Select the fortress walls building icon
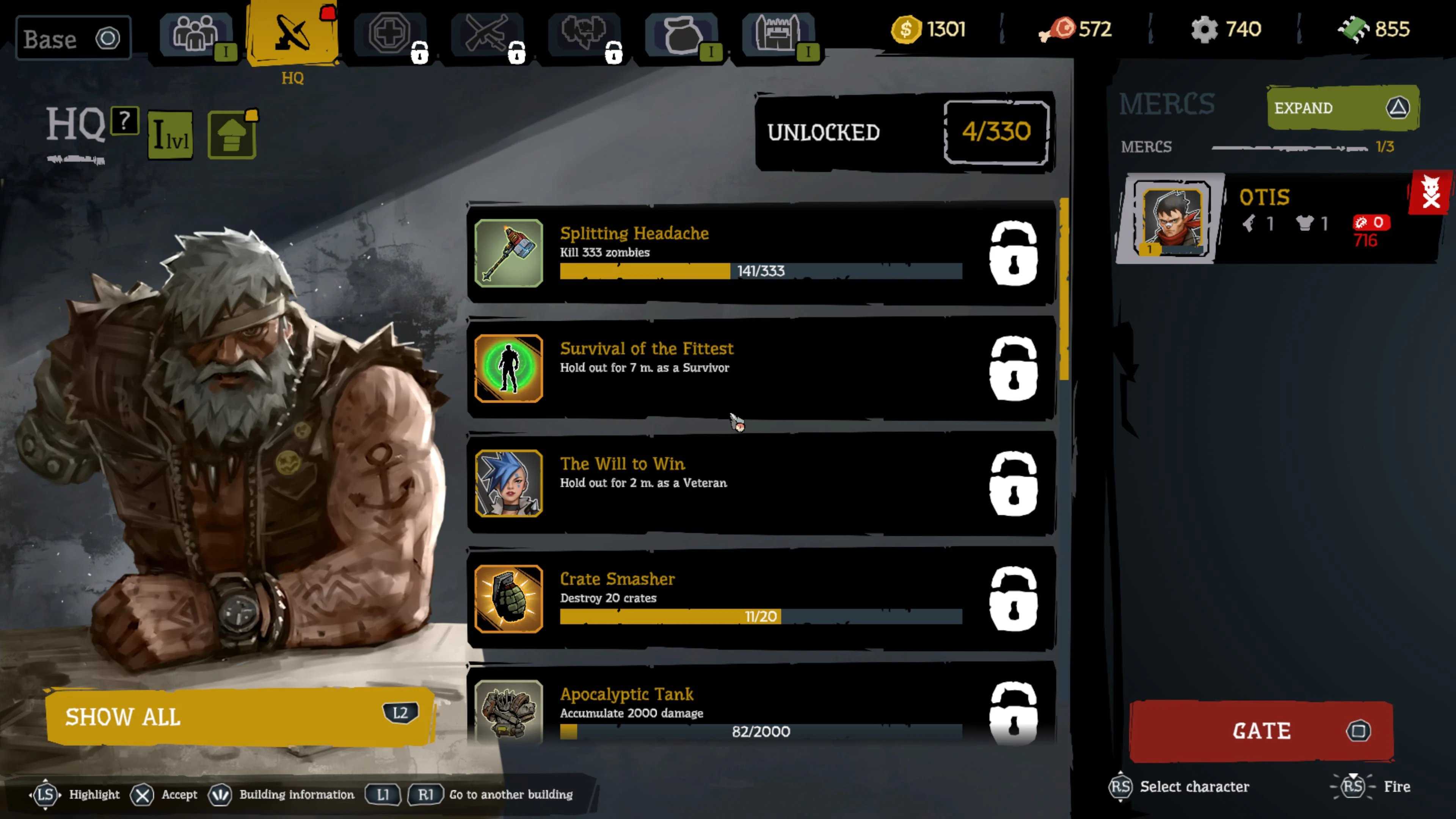This screenshot has width=1456, height=819. click(779, 34)
